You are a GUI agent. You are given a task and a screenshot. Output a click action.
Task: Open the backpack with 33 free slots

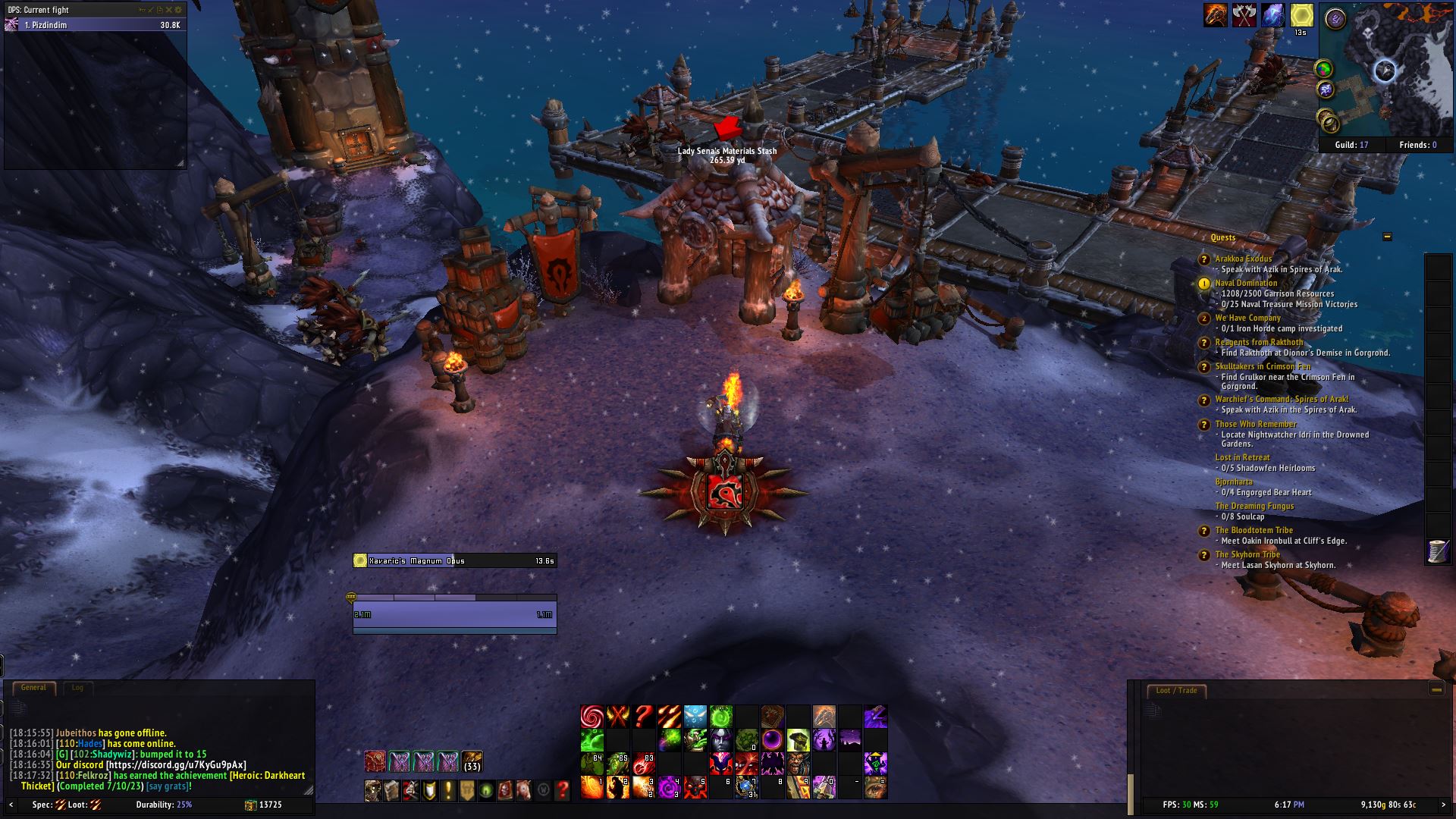[472, 761]
